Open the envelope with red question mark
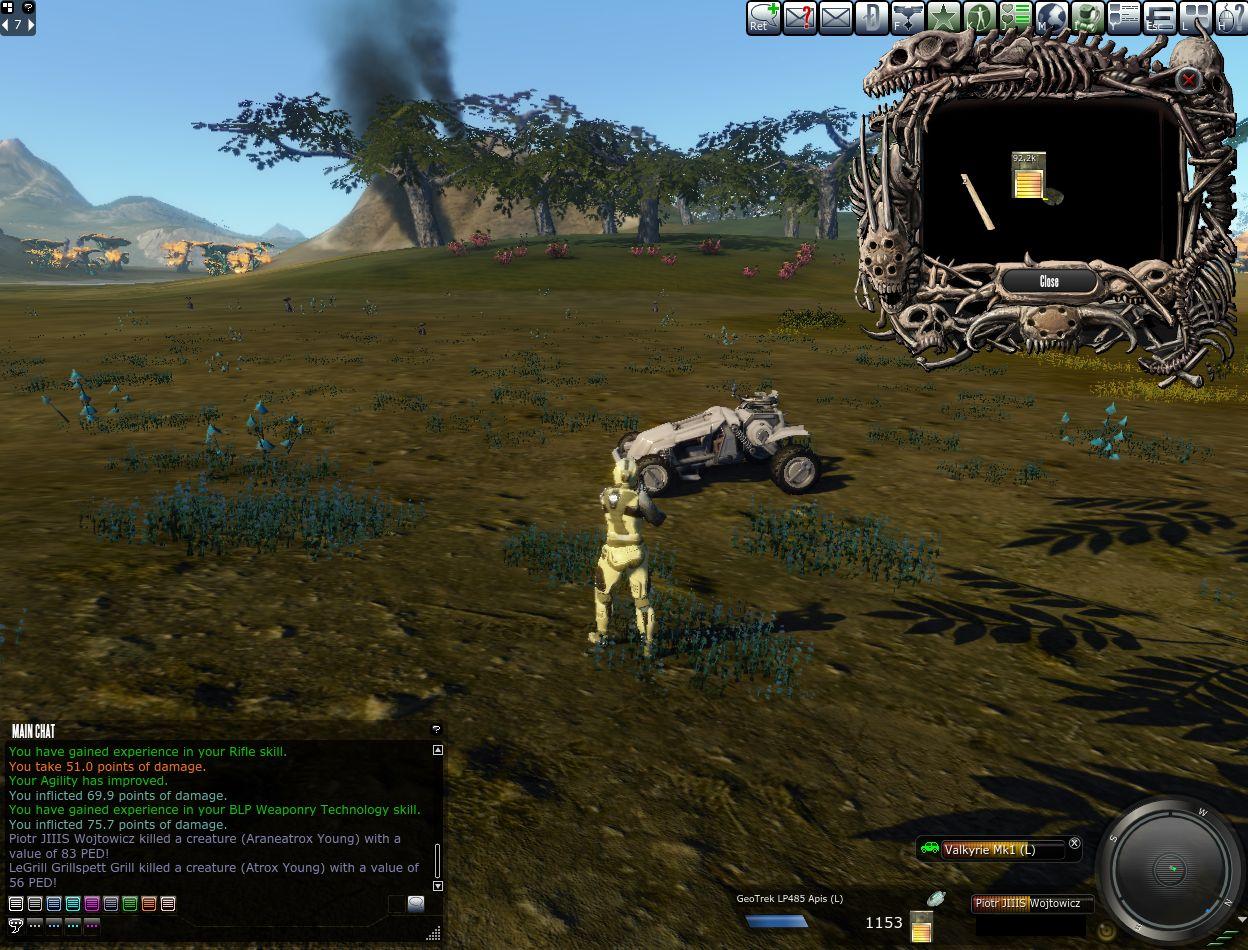This screenshot has height=950, width=1248. tap(799, 17)
